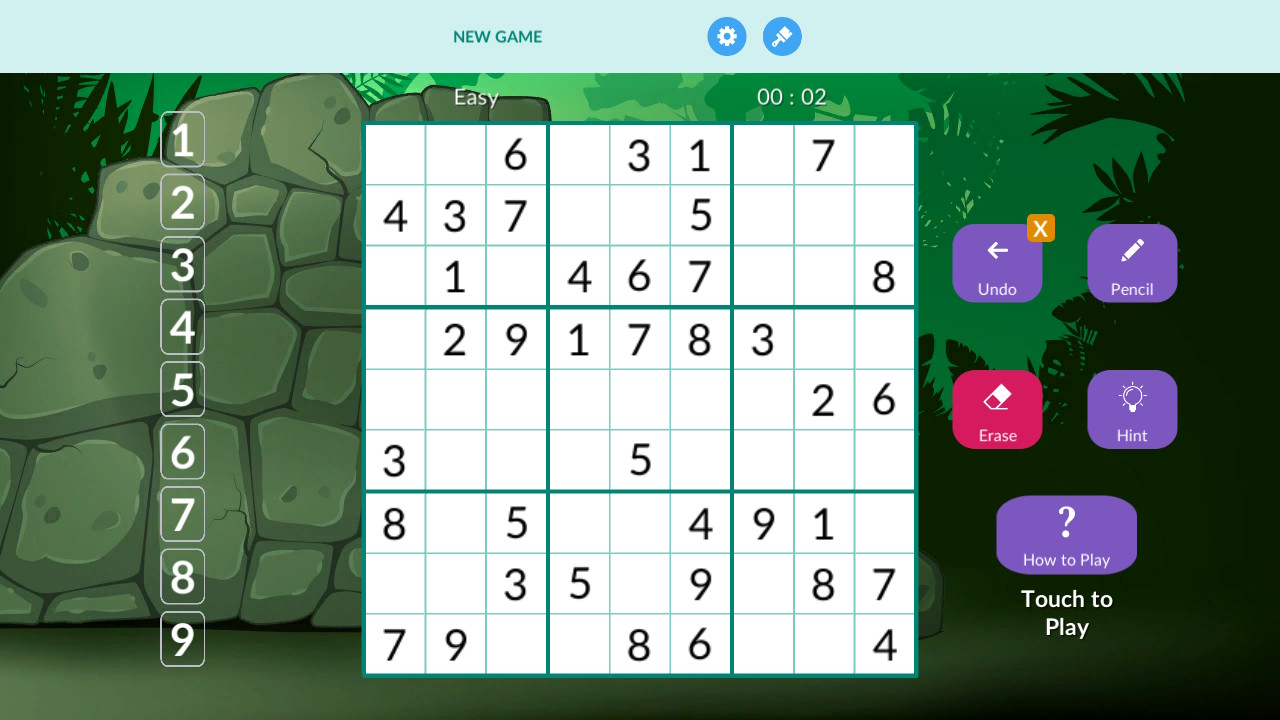The width and height of the screenshot is (1280, 720).
Task: Open the How to Play guide
Action: pos(1066,534)
